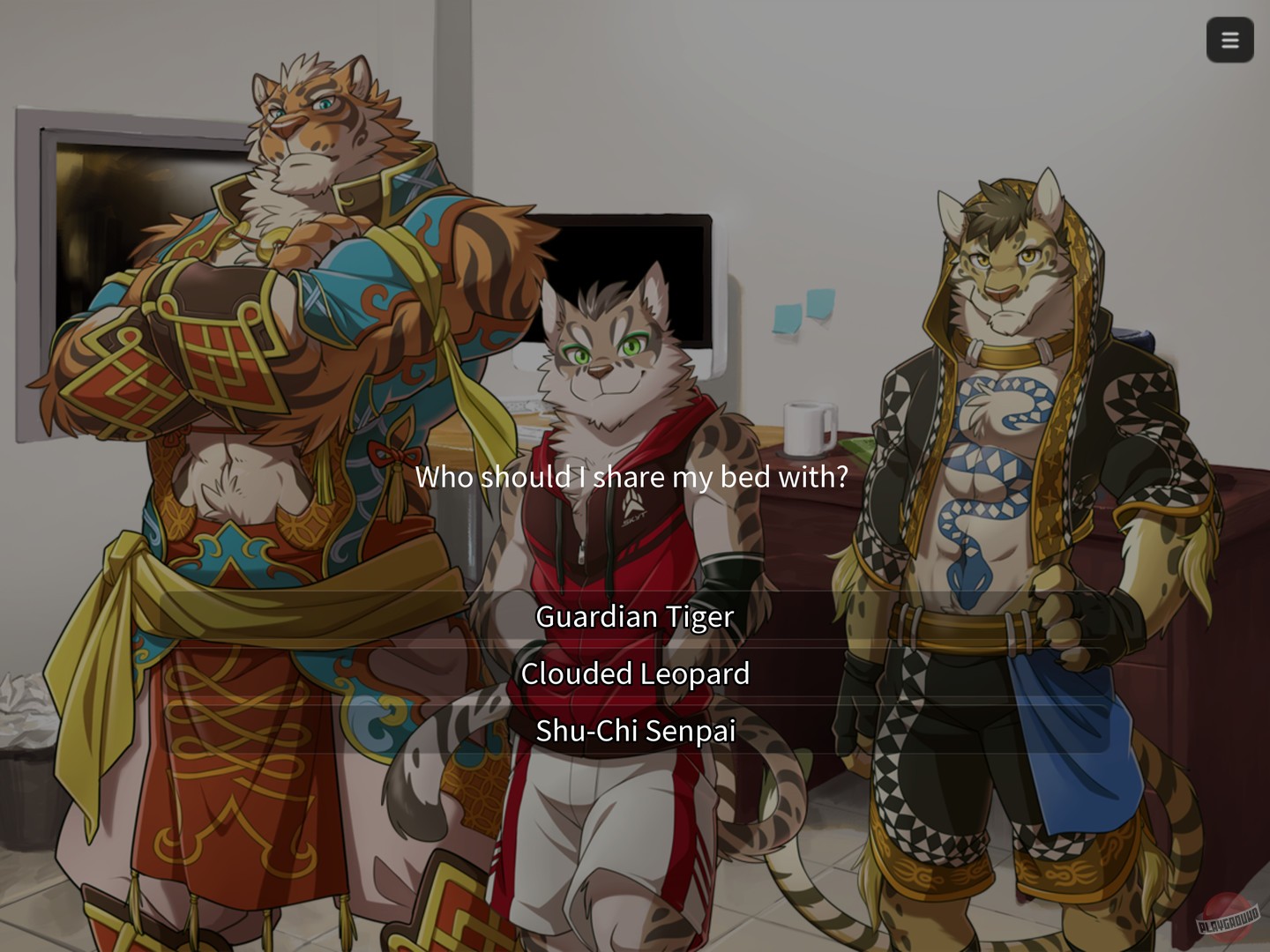
Task: Choose the "Guardian Tiger" option
Action: pyautogui.click(x=634, y=617)
